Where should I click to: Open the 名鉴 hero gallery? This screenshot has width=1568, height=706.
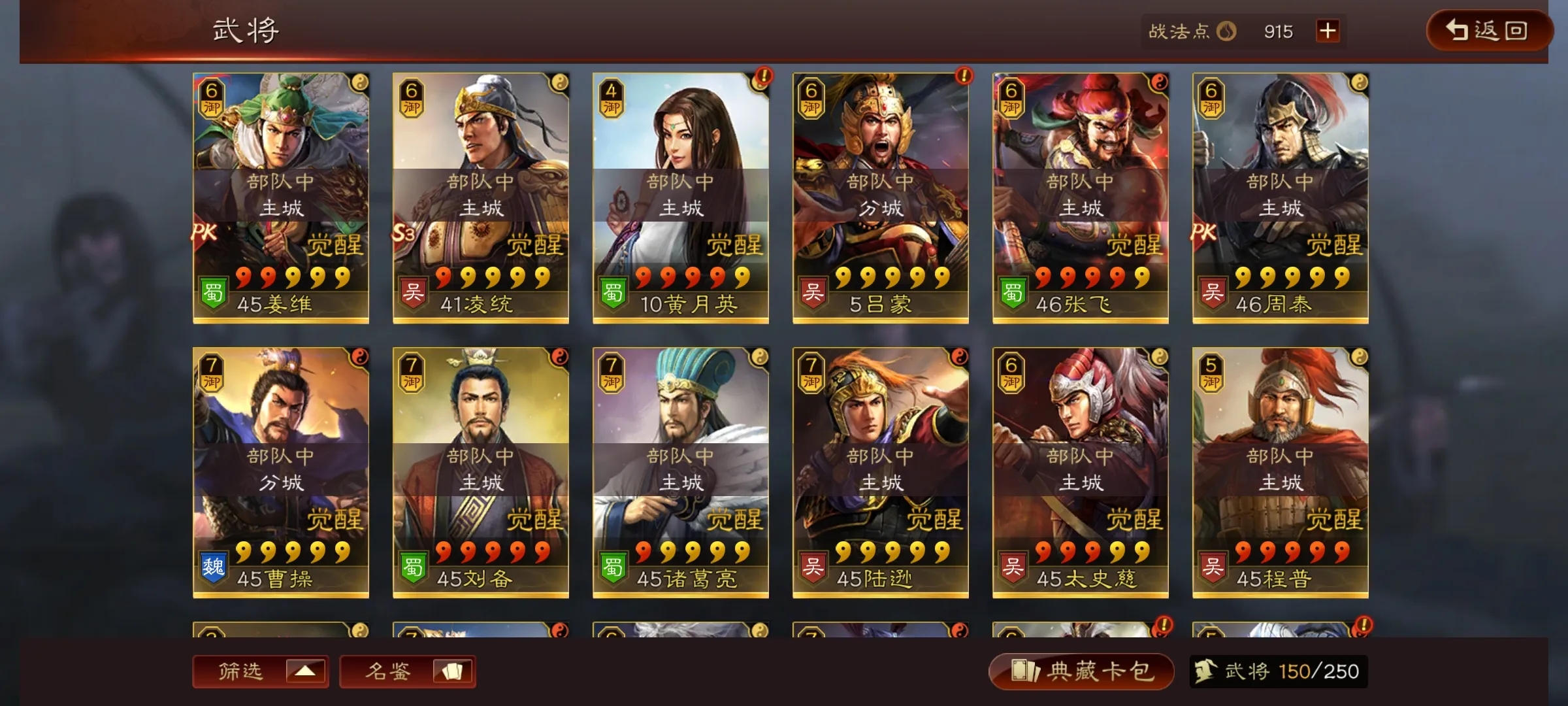407,671
